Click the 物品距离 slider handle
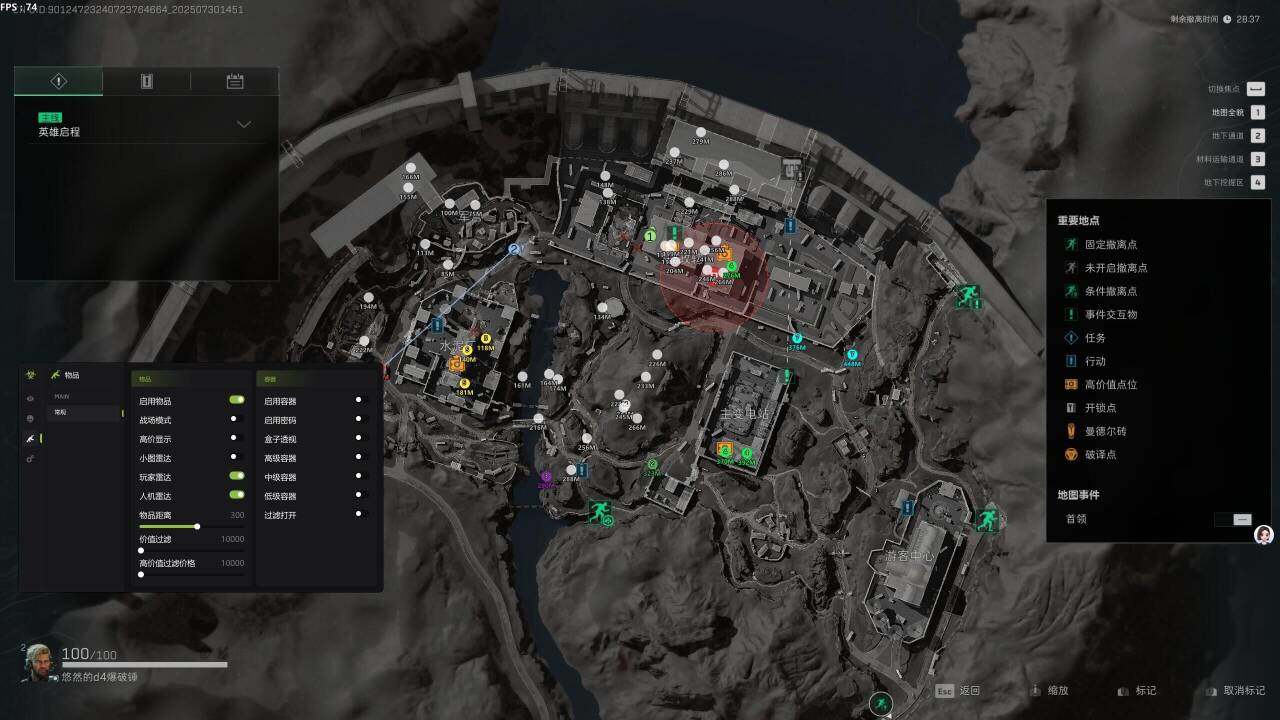Viewport: 1280px width, 720px height. click(x=197, y=526)
